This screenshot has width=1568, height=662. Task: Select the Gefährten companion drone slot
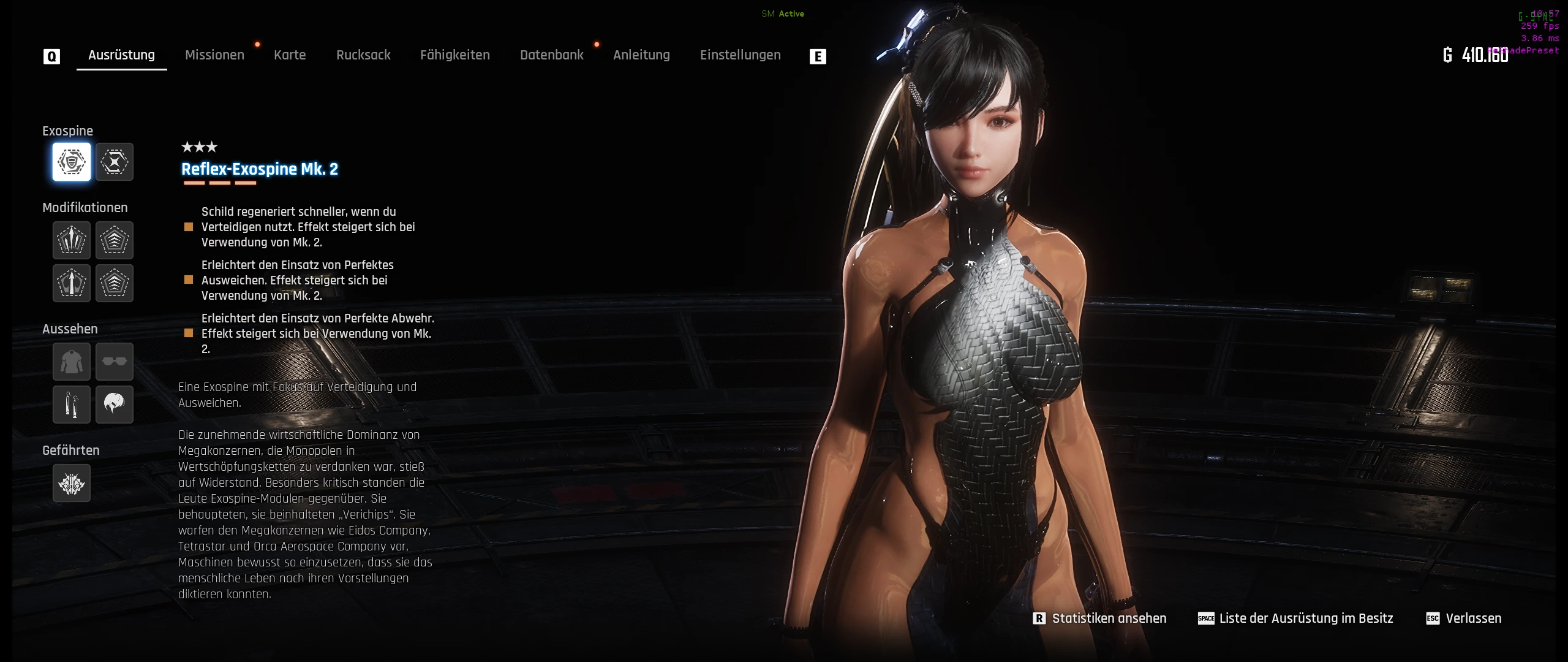click(72, 483)
